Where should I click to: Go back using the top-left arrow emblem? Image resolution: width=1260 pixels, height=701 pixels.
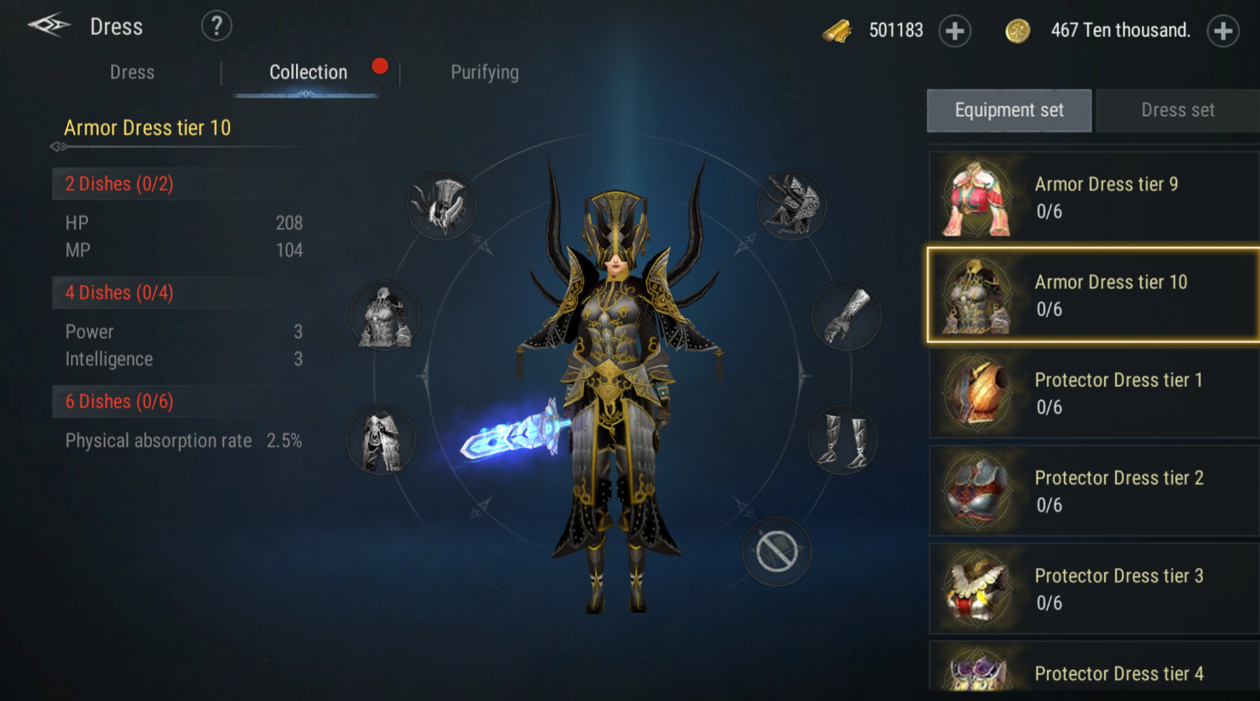tap(48, 26)
